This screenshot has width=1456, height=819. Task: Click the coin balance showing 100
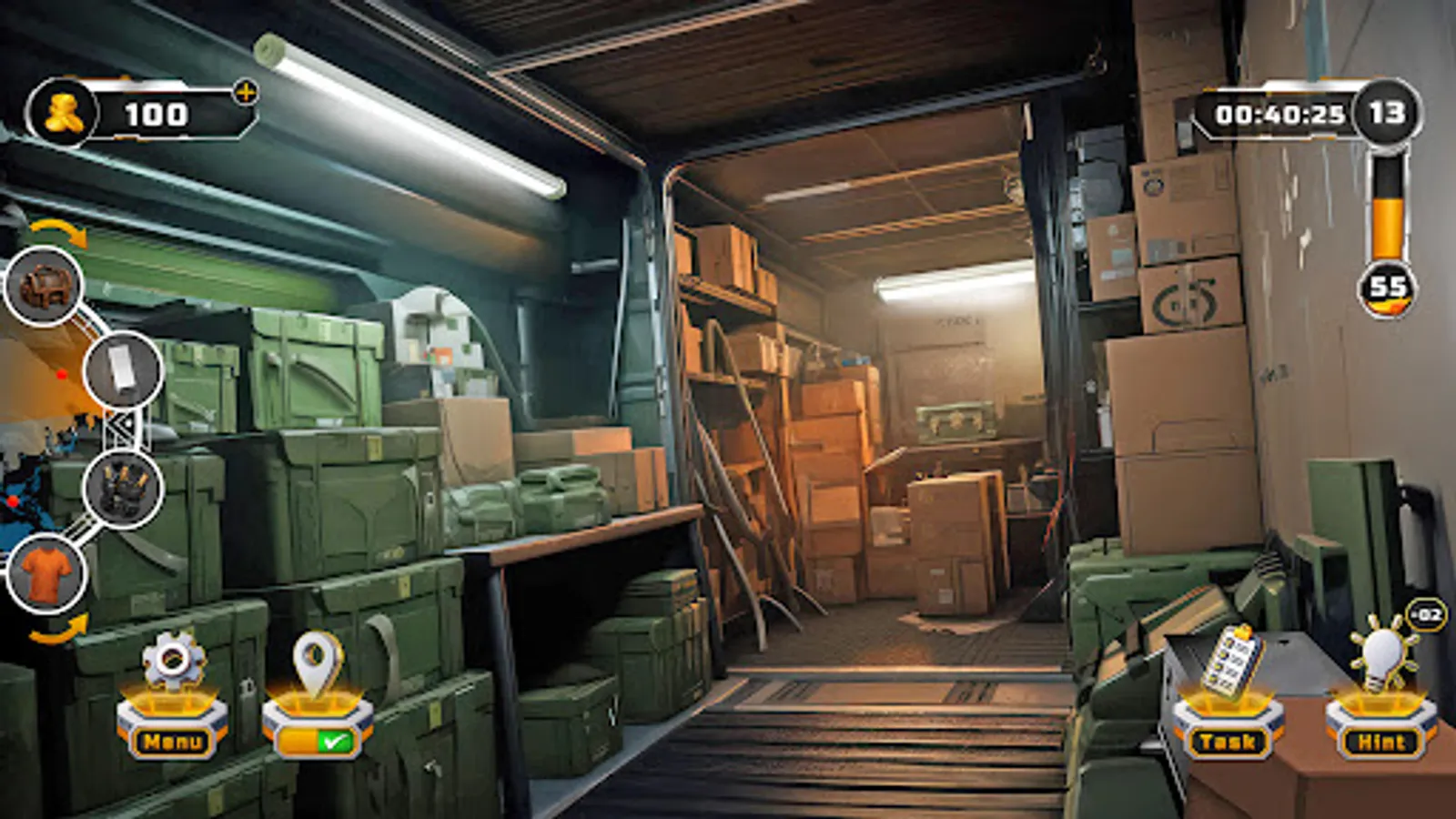coord(155,114)
